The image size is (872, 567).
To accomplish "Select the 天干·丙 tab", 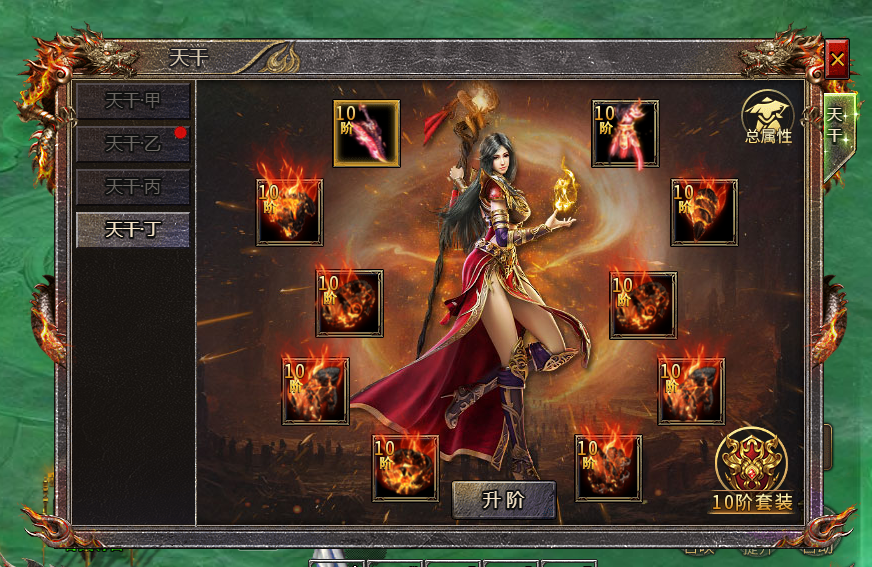I will pyautogui.click(x=133, y=187).
